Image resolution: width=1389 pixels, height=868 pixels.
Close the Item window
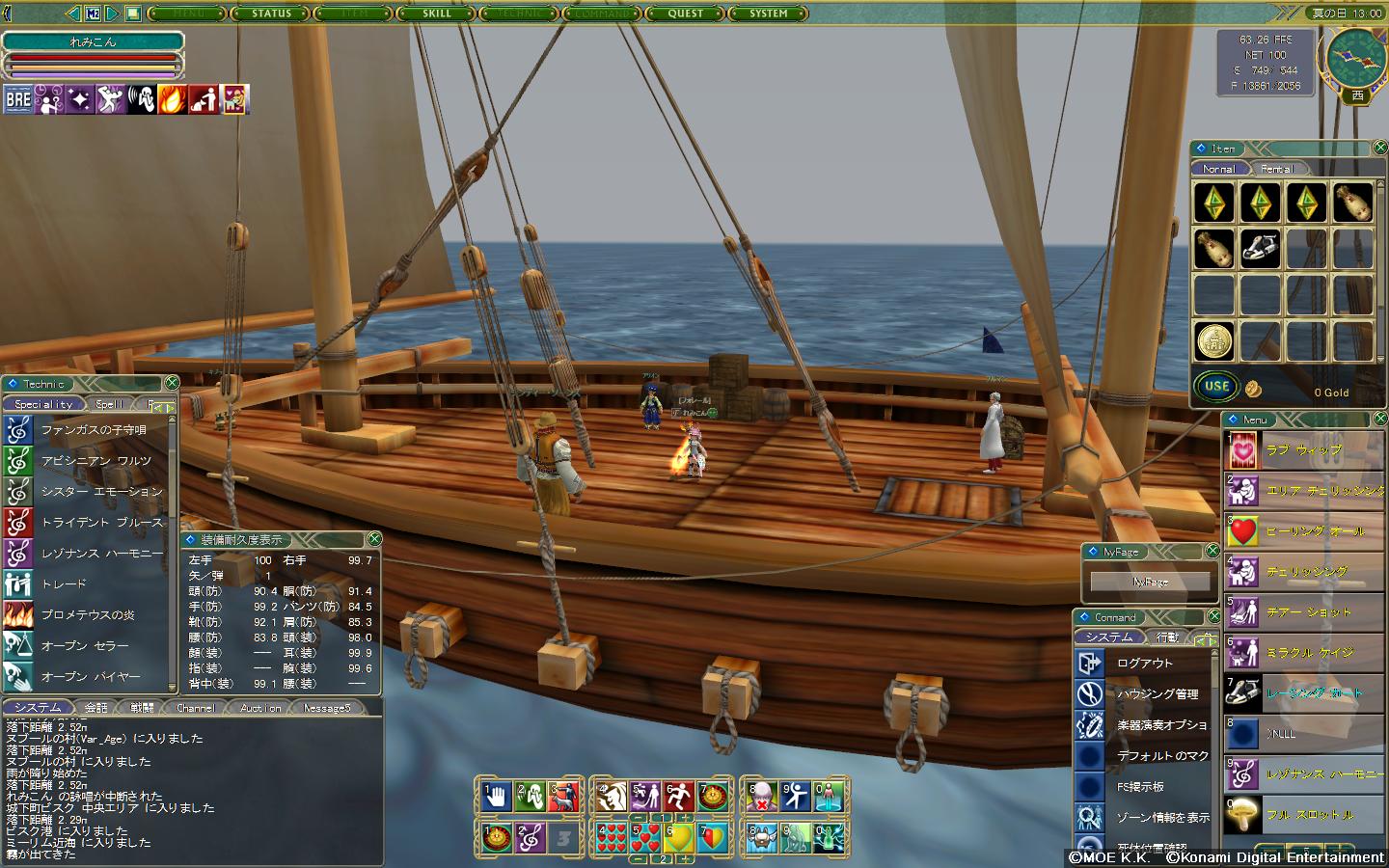click(x=1378, y=148)
